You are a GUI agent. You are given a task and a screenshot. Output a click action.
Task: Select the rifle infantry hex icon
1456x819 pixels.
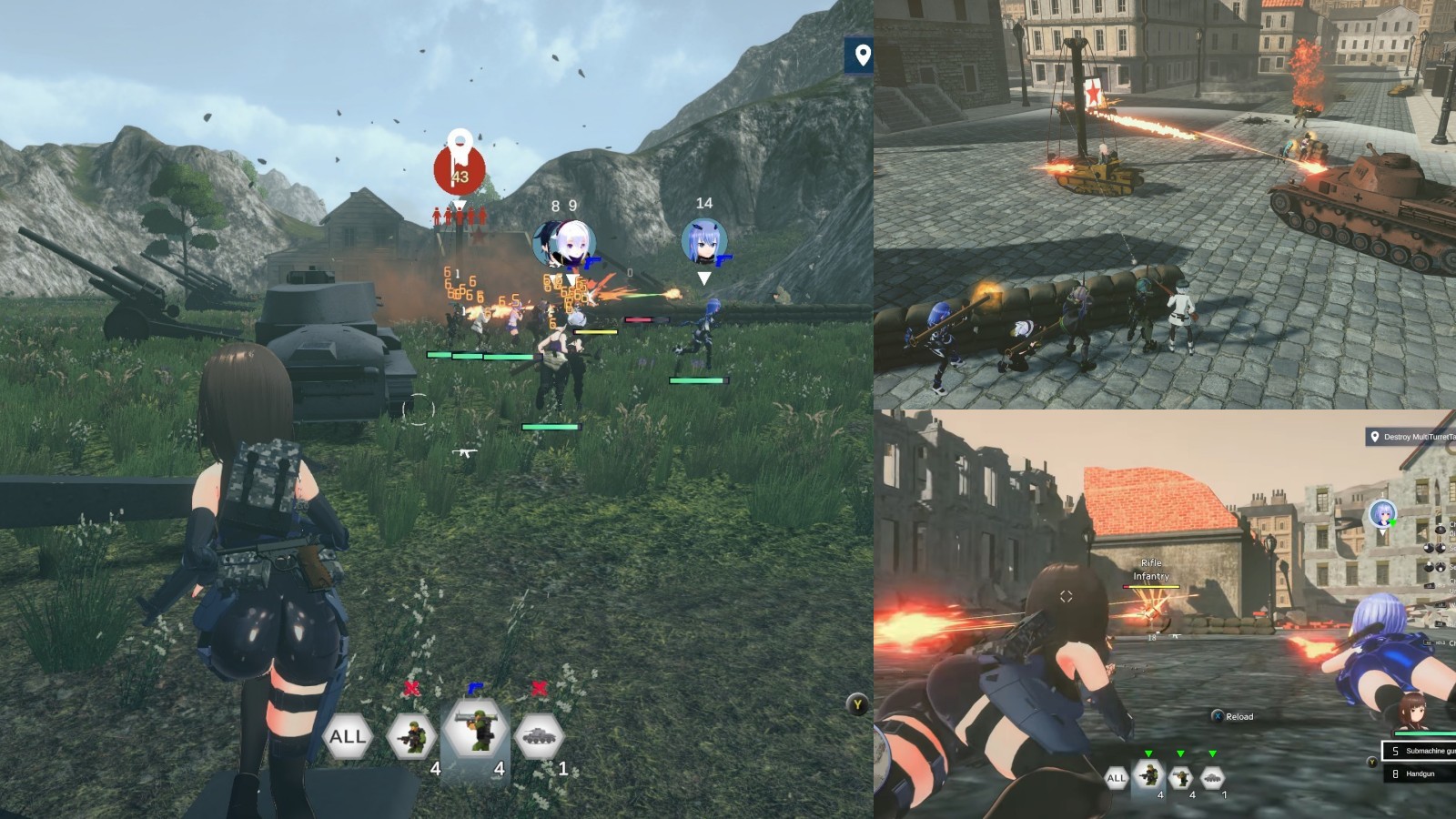click(412, 733)
